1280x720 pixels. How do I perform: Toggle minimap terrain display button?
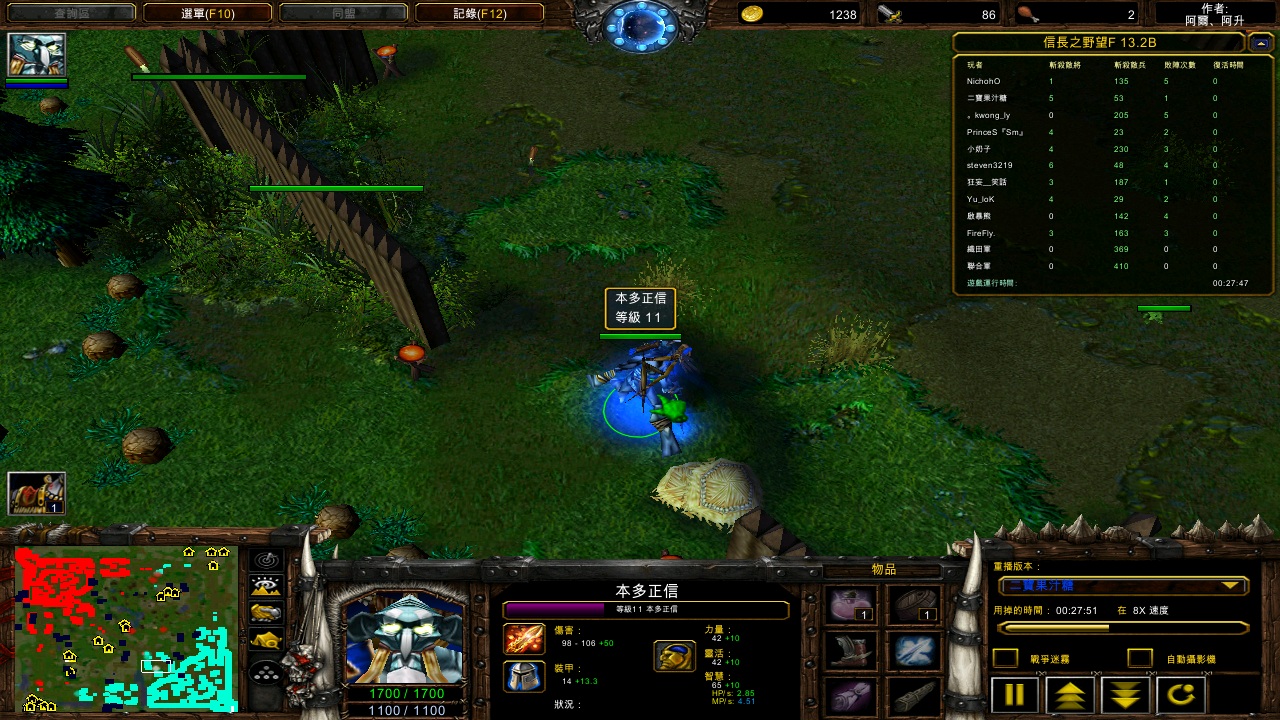265,586
